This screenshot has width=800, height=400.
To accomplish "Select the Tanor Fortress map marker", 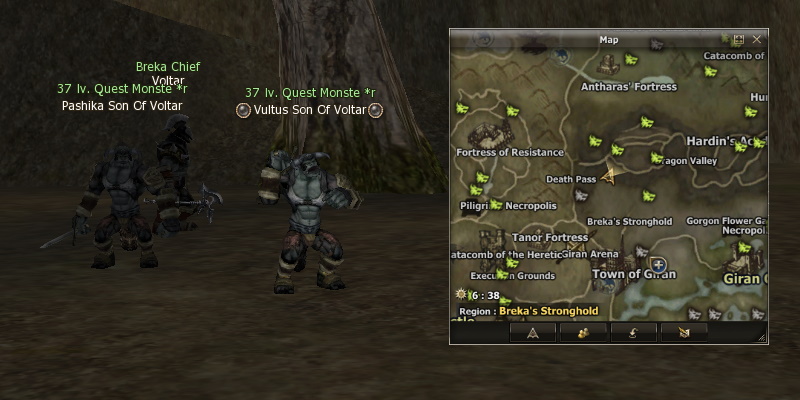I will coord(549,238).
